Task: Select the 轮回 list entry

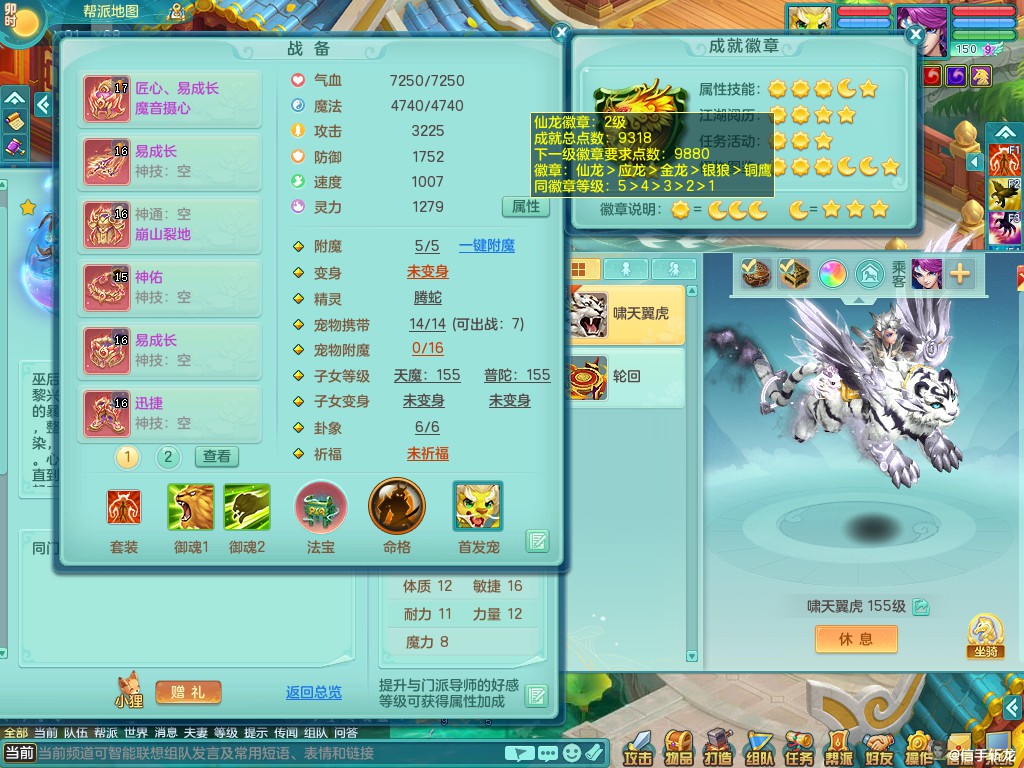Action: 626,377
